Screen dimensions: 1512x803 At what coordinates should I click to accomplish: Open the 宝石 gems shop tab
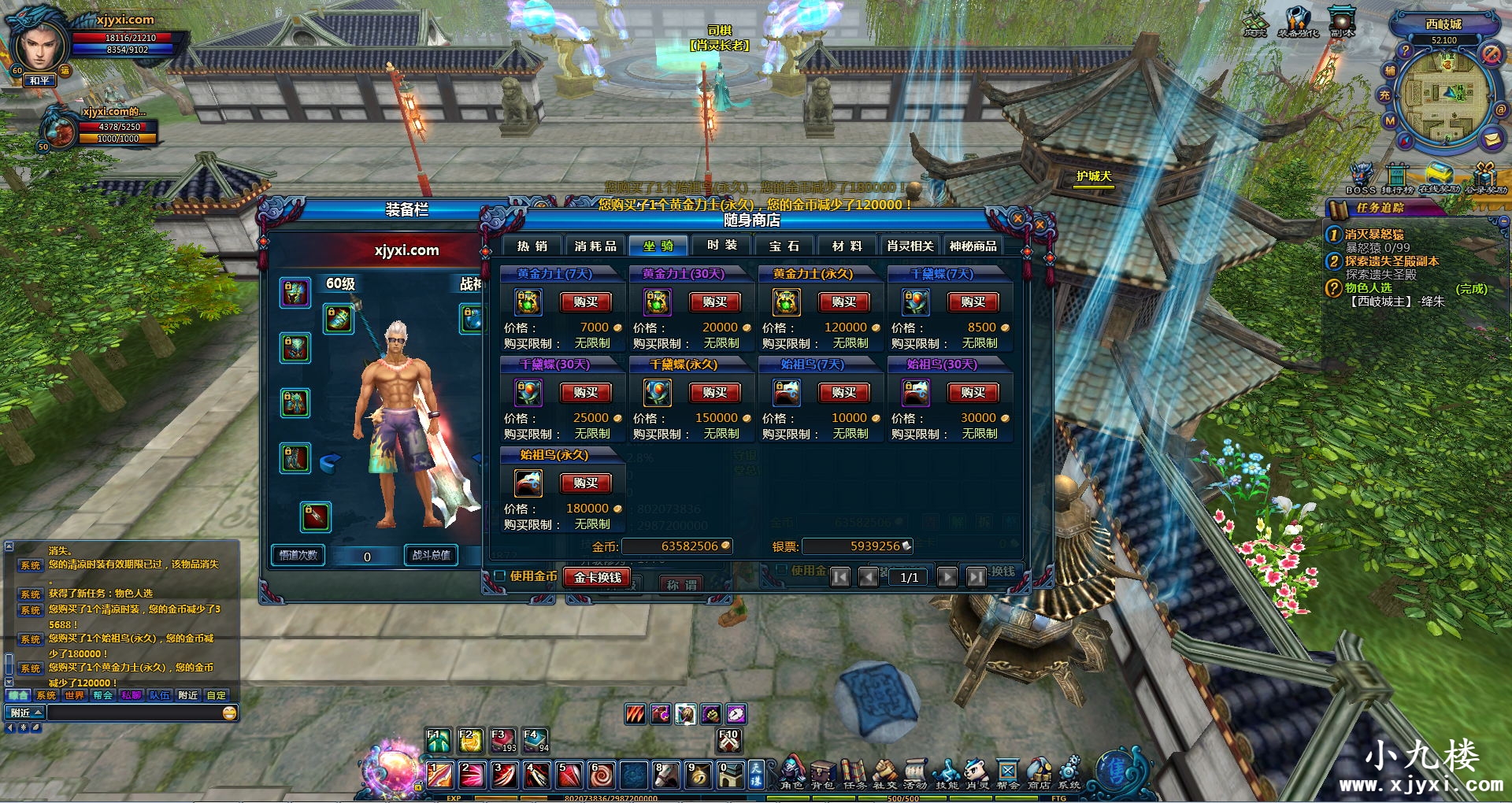784,246
